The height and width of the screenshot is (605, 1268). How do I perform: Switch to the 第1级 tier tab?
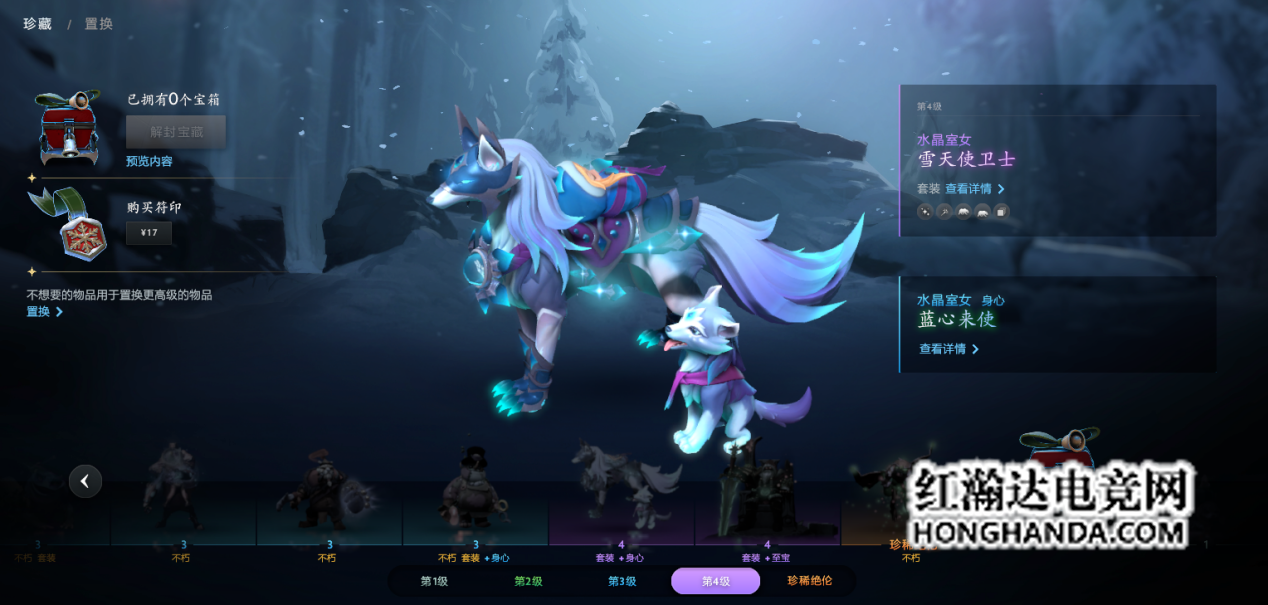(x=434, y=581)
